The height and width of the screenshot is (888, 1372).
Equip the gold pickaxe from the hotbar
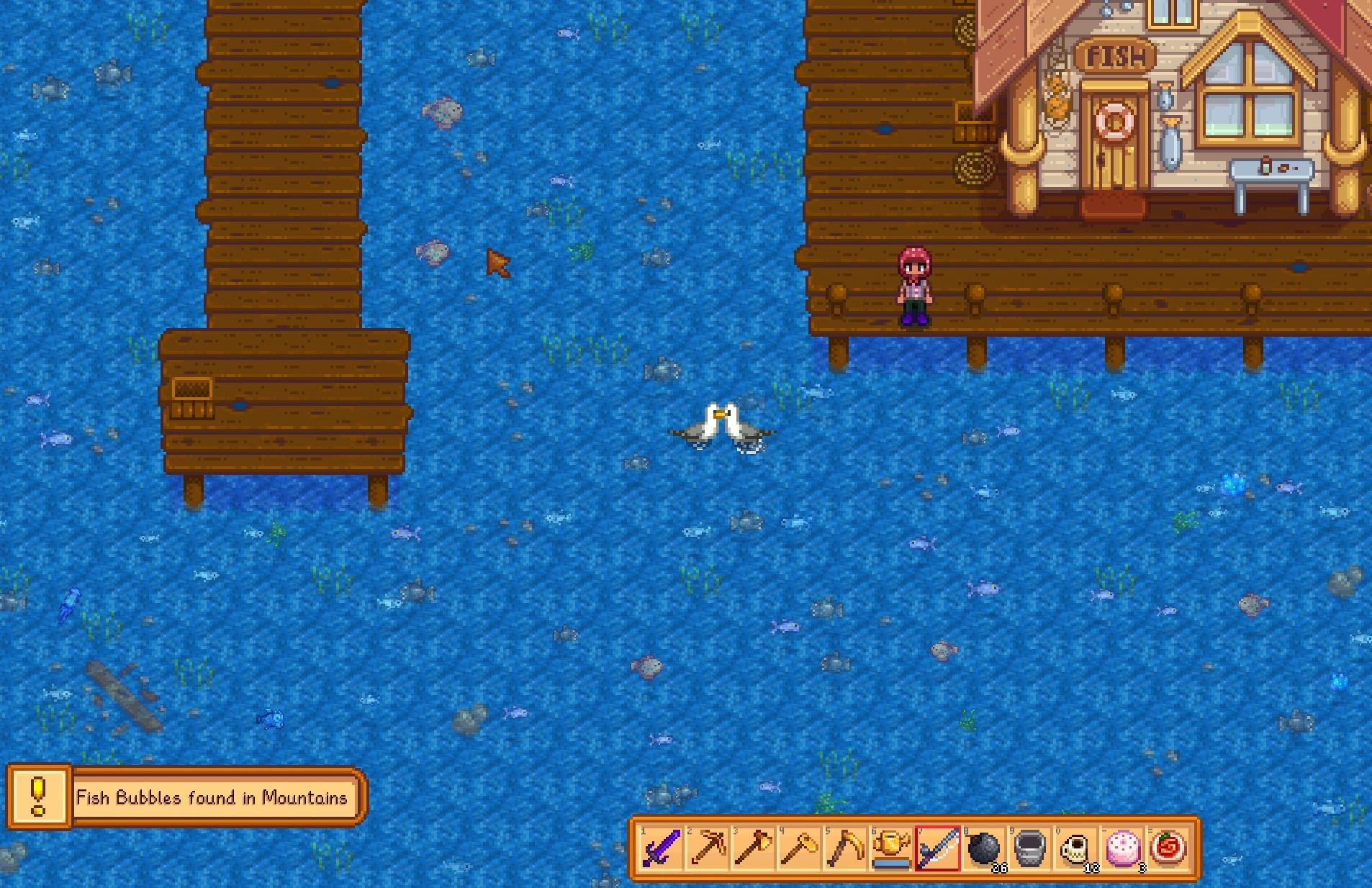point(707,848)
